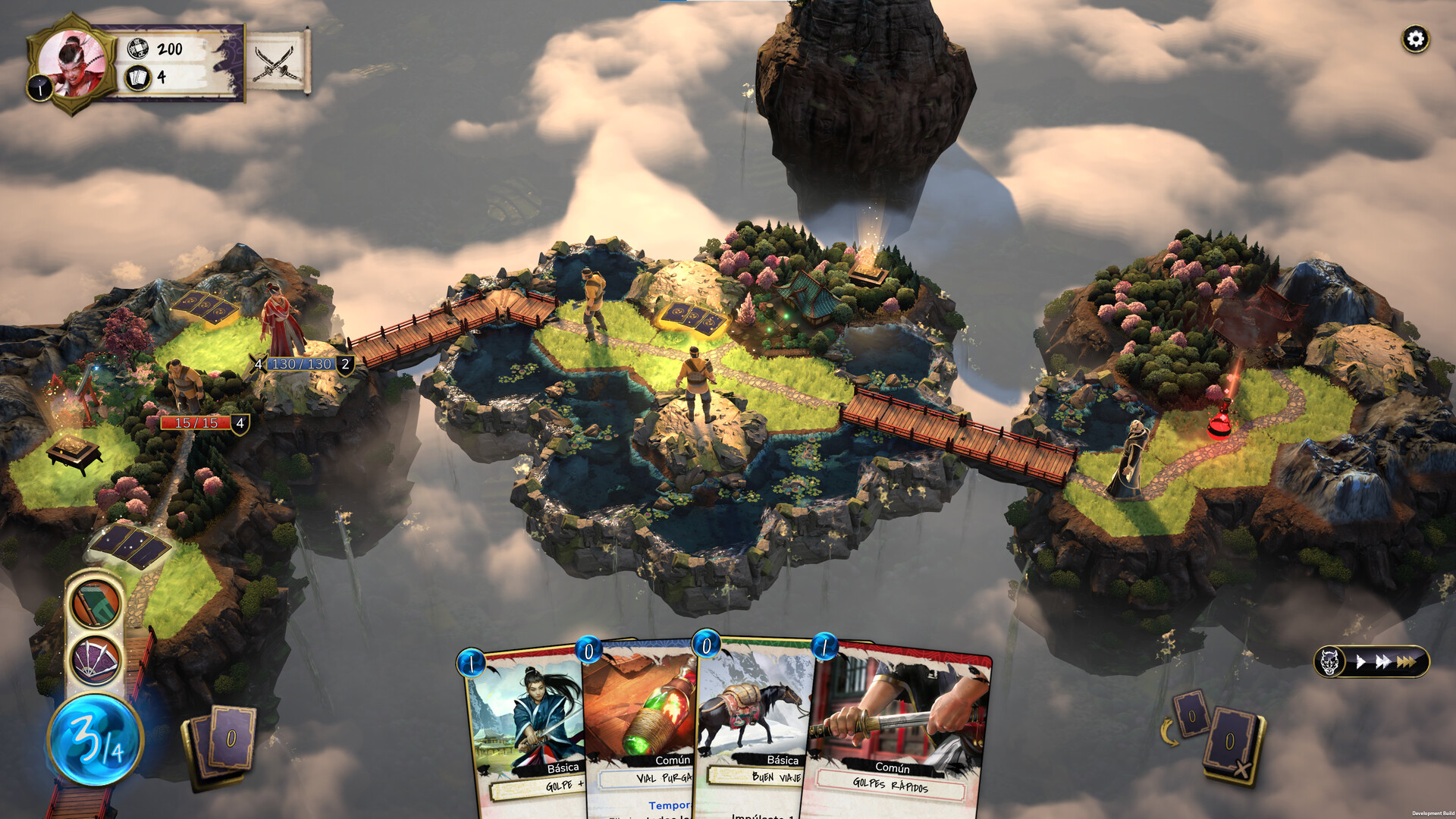
Task: Click the oni demon mask icon
Action: point(1329,661)
